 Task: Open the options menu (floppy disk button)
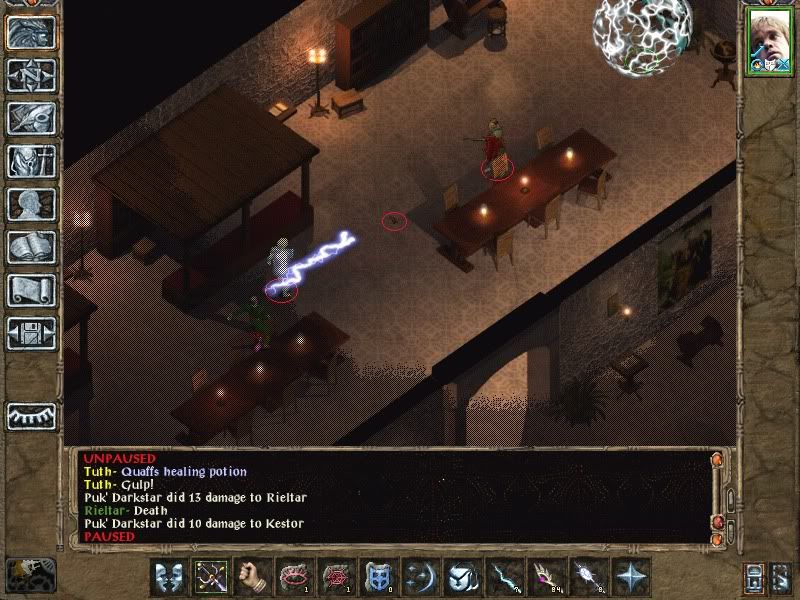pos(31,333)
